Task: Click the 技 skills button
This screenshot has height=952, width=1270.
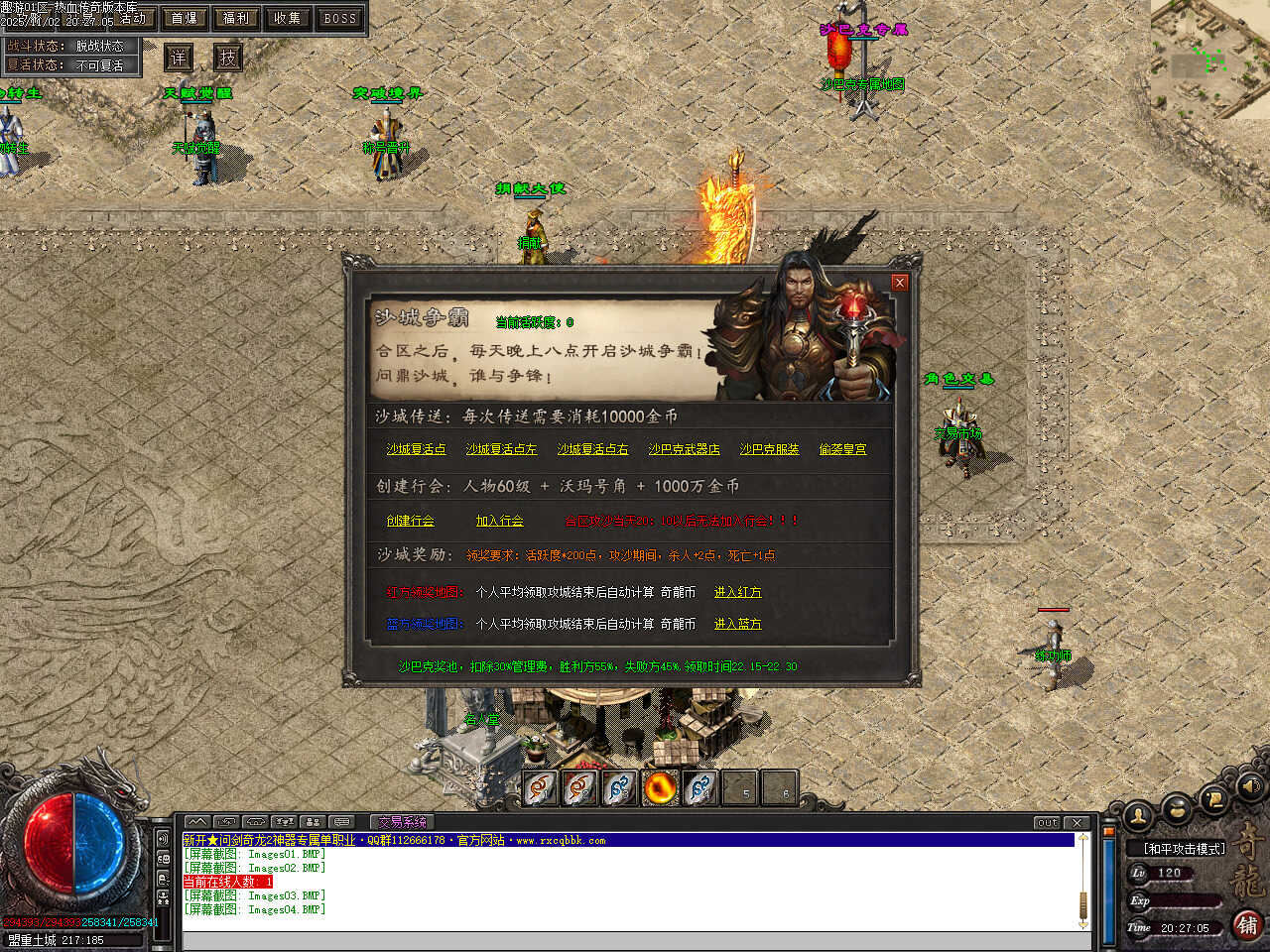Action: coord(228,58)
